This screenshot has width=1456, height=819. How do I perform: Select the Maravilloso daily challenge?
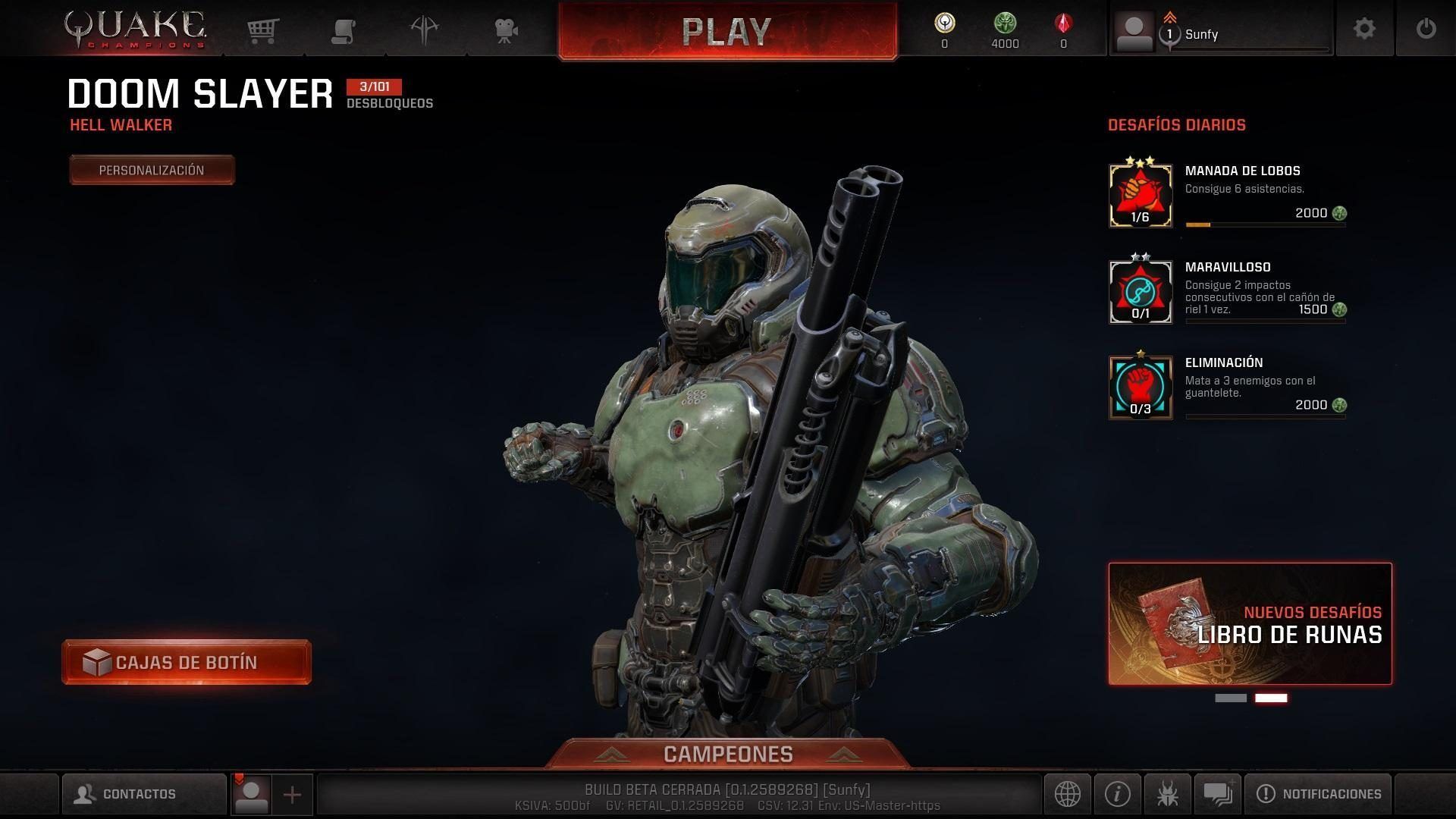click(1227, 291)
